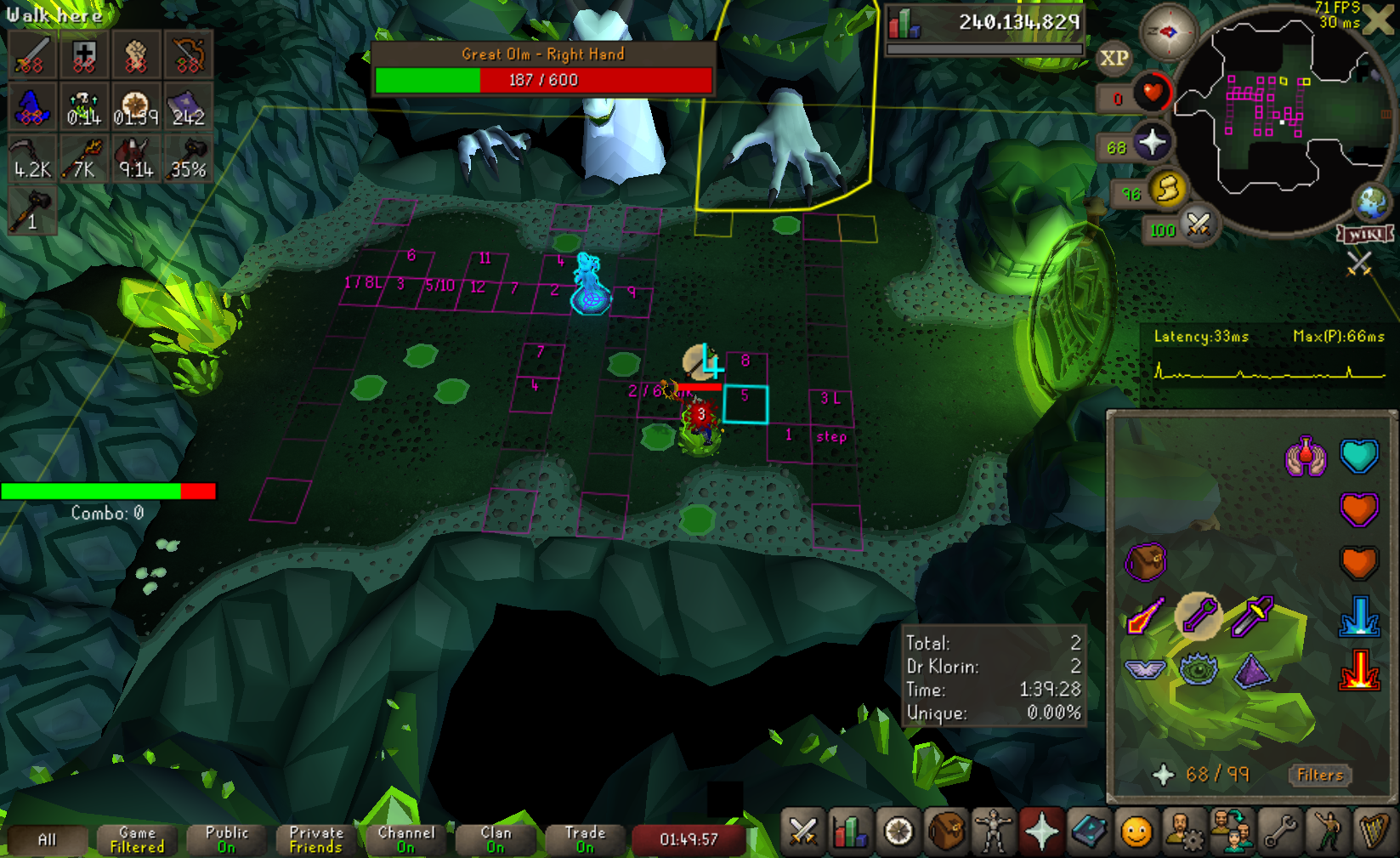Show the Worn Equipment tab

tap(993, 832)
